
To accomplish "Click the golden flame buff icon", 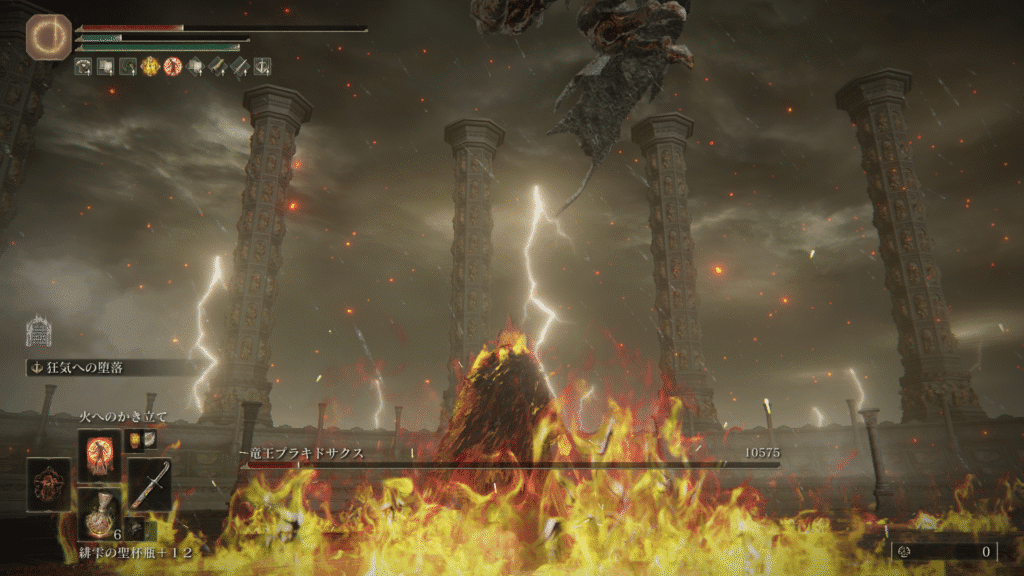I will click(x=150, y=67).
